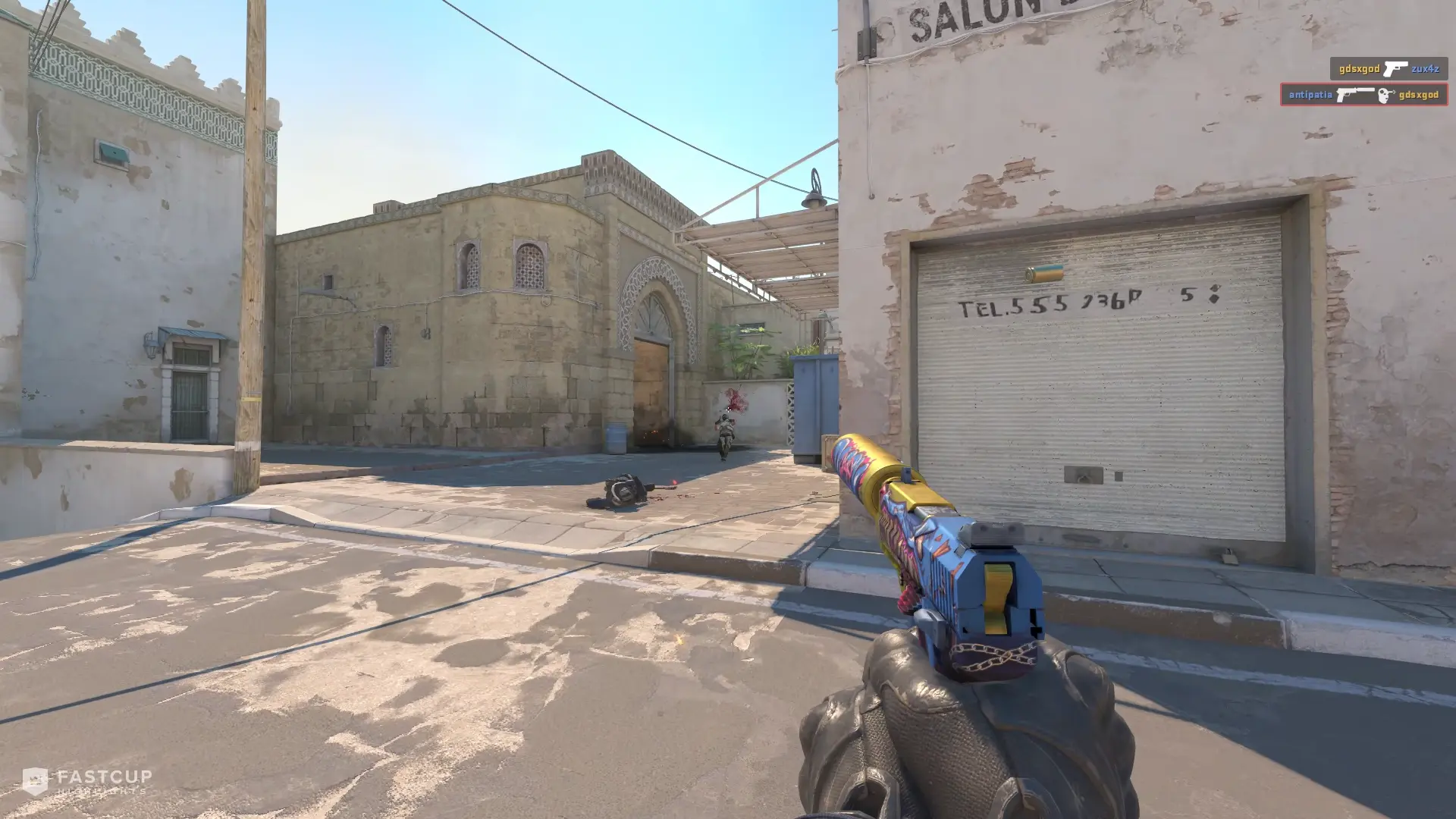Select the killfeed name antipatia
Viewport: 1456px width, 819px height.
tap(1311, 96)
